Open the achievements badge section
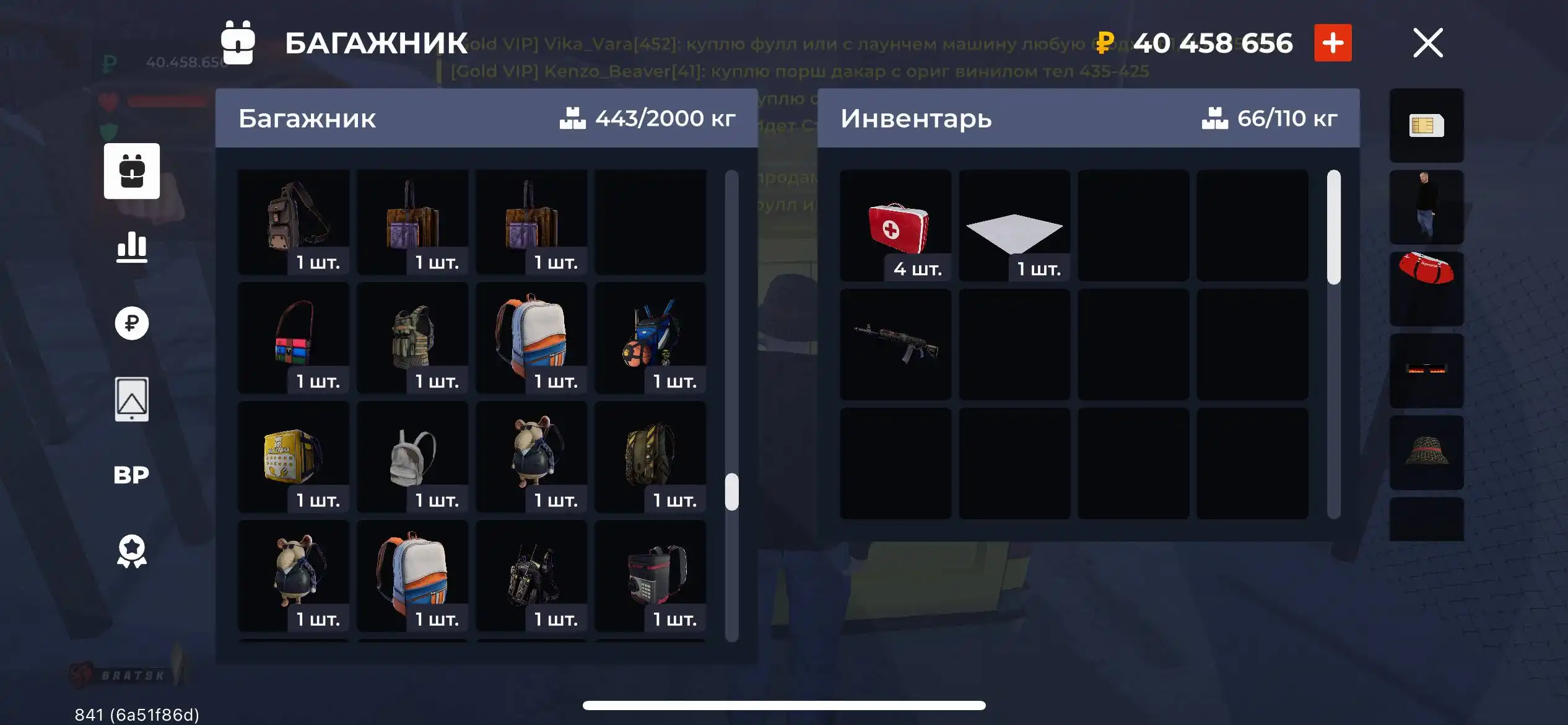This screenshot has width=1568, height=725. pos(132,550)
